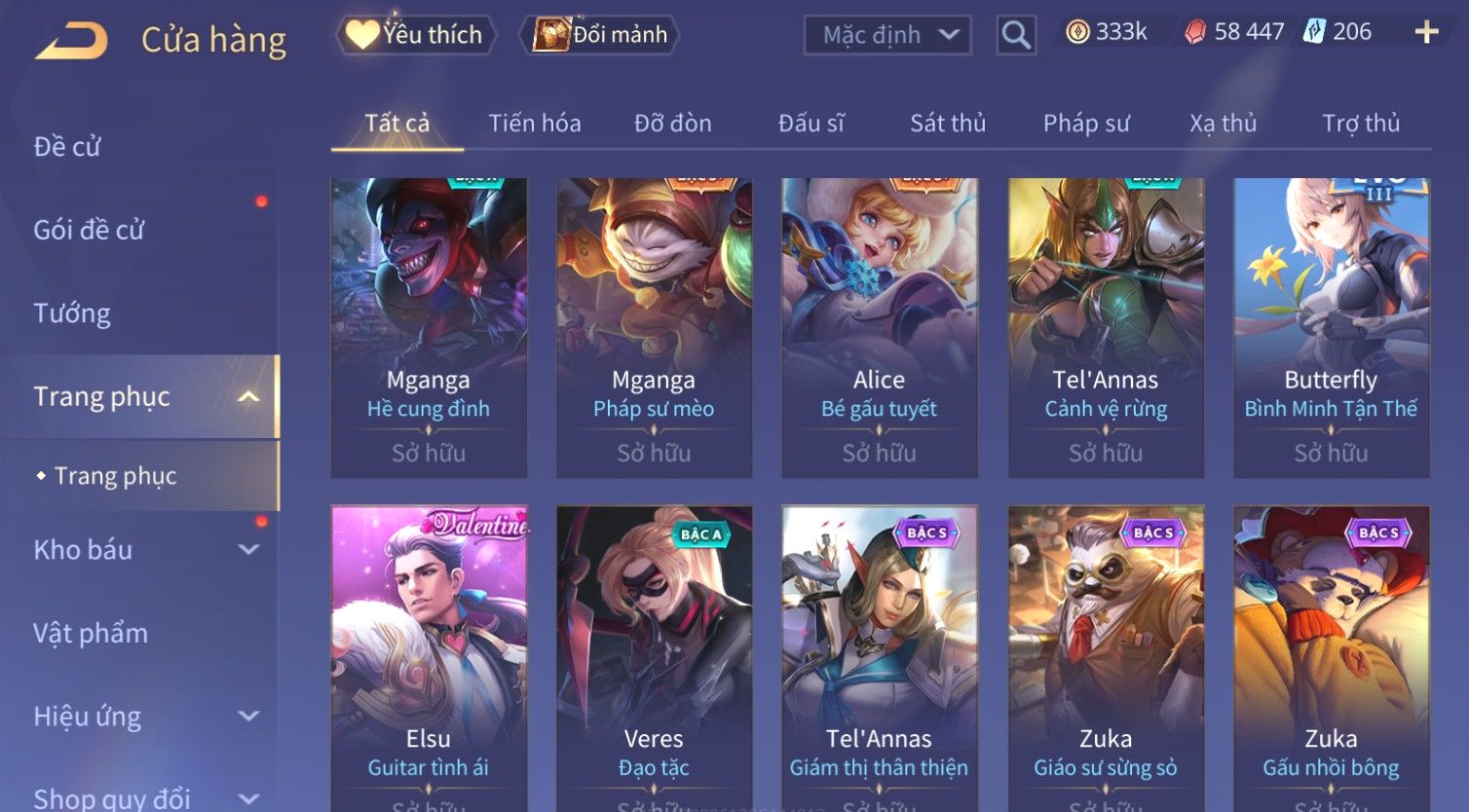View the Butterfly Bình Minh Tận Thế skin
The image size is (1469, 812).
click(x=1331, y=326)
